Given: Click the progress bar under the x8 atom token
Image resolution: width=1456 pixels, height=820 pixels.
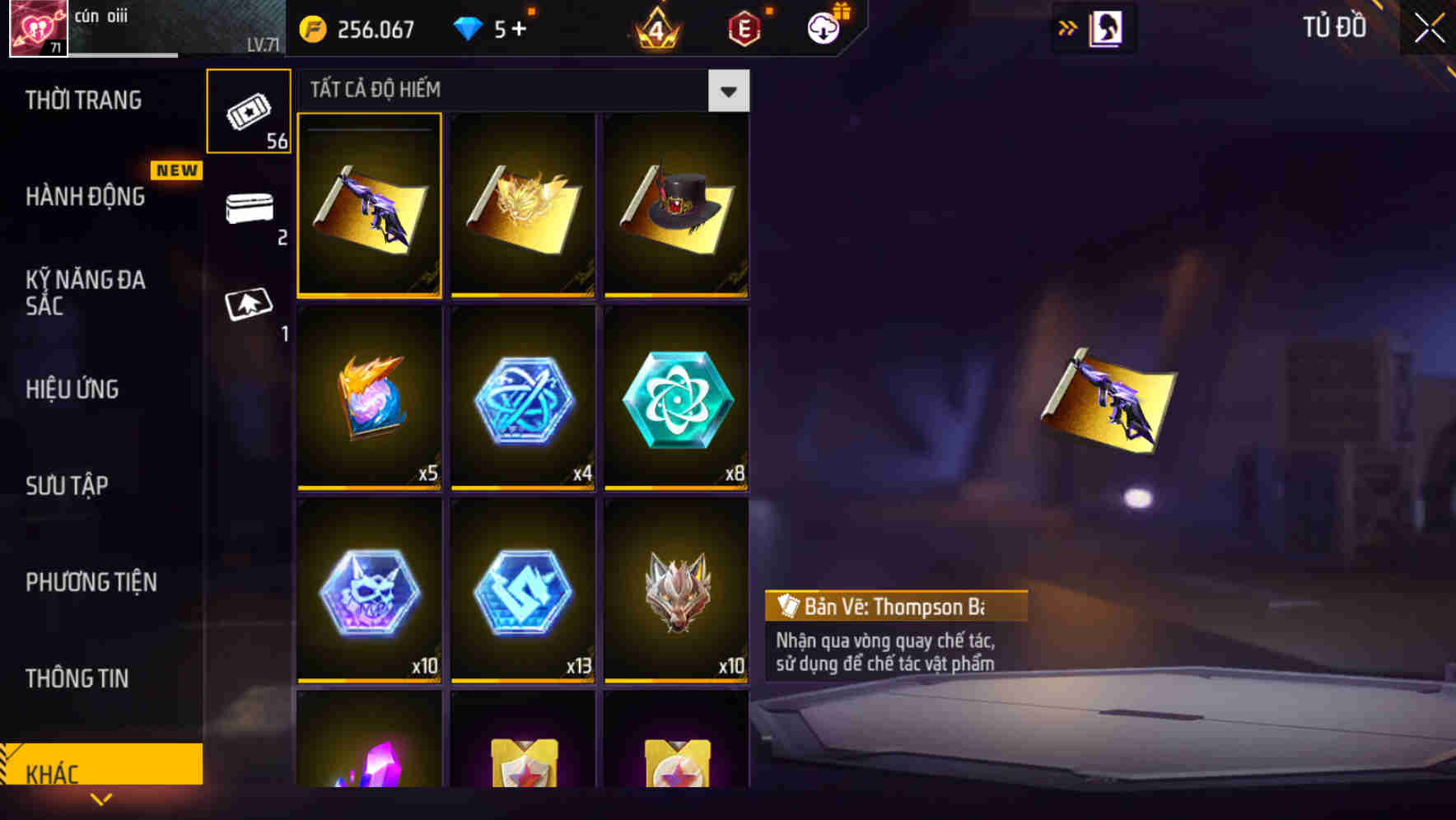Looking at the screenshot, I should click(x=676, y=487).
